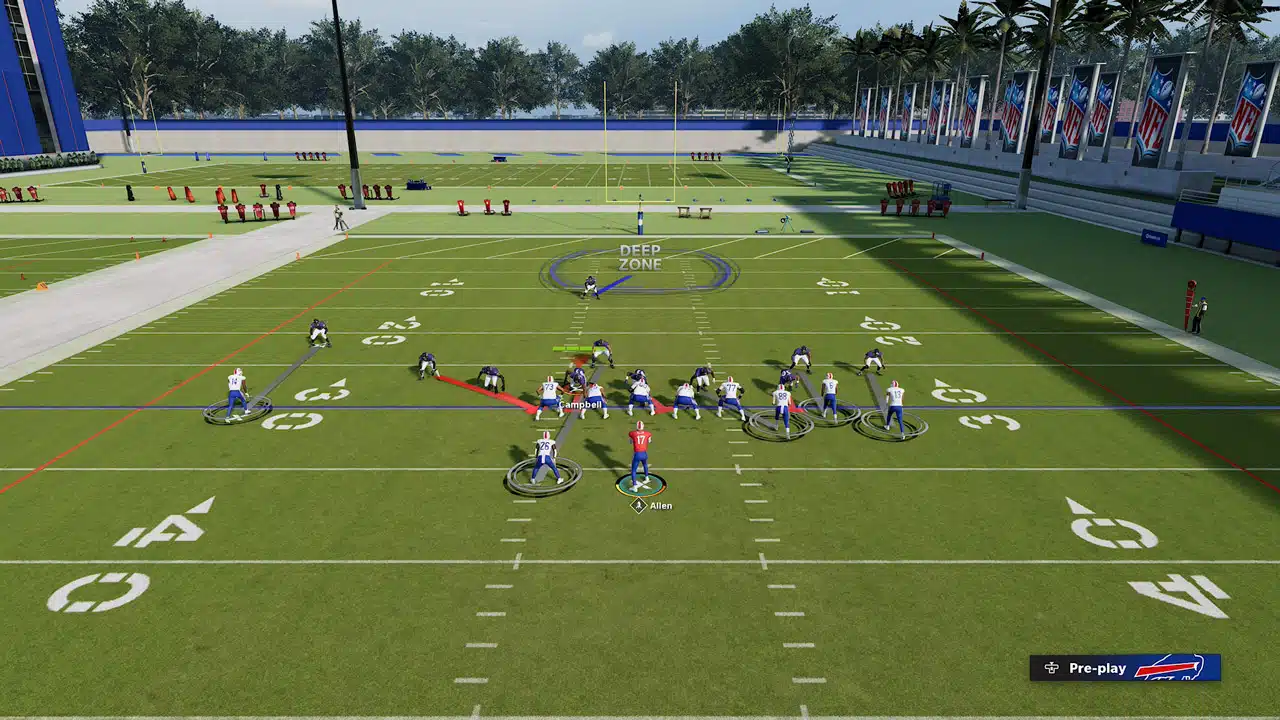Click the Allen name tag below the quarterback
1280x720 pixels.
[660, 505]
